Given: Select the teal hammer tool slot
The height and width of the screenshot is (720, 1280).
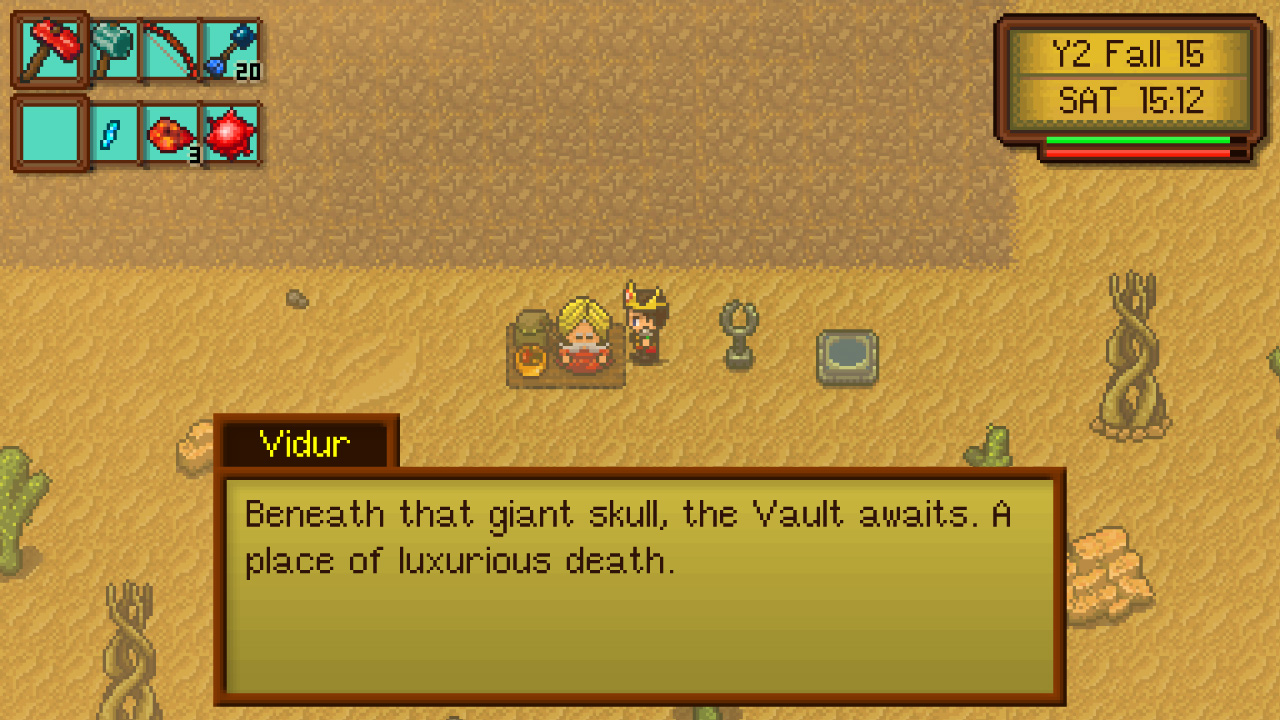Looking at the screenshot, I should [x=112, y=49].
